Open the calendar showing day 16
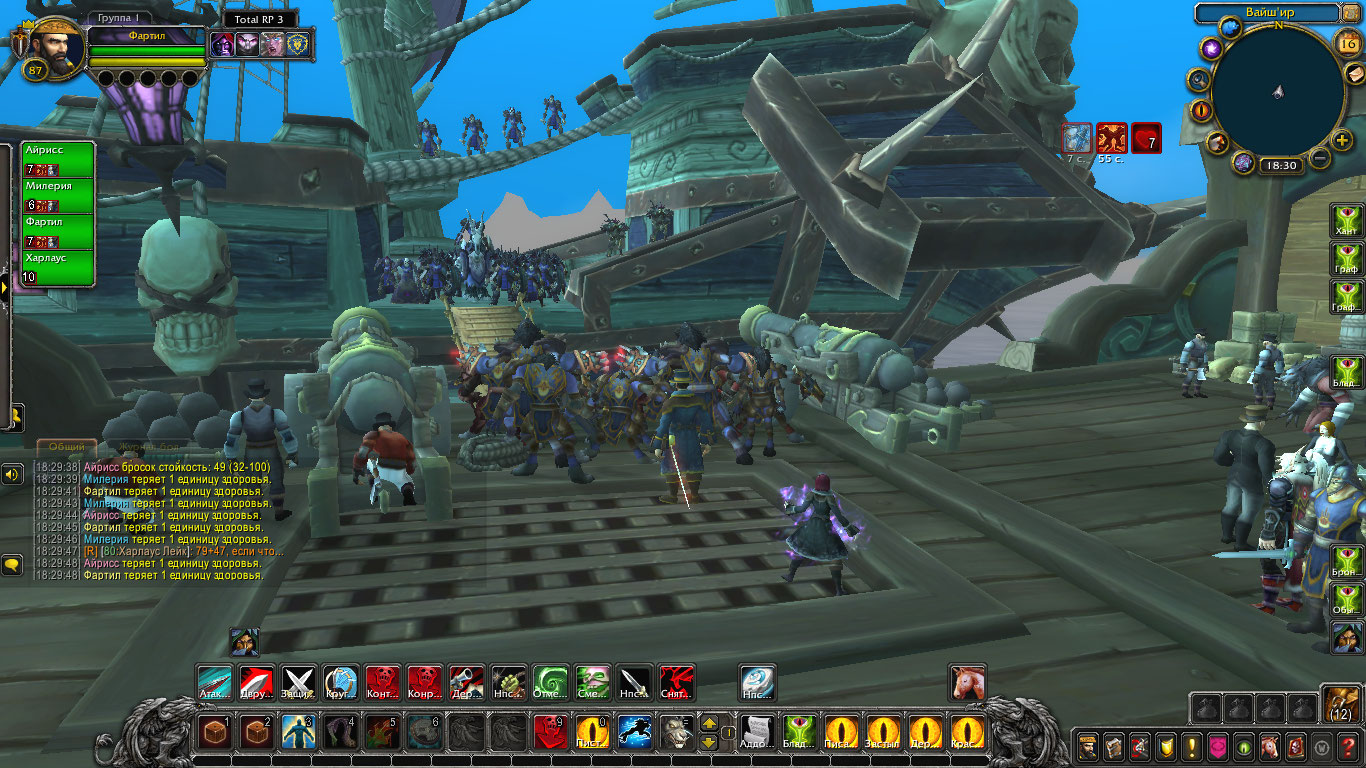 tap(1347, 43)
